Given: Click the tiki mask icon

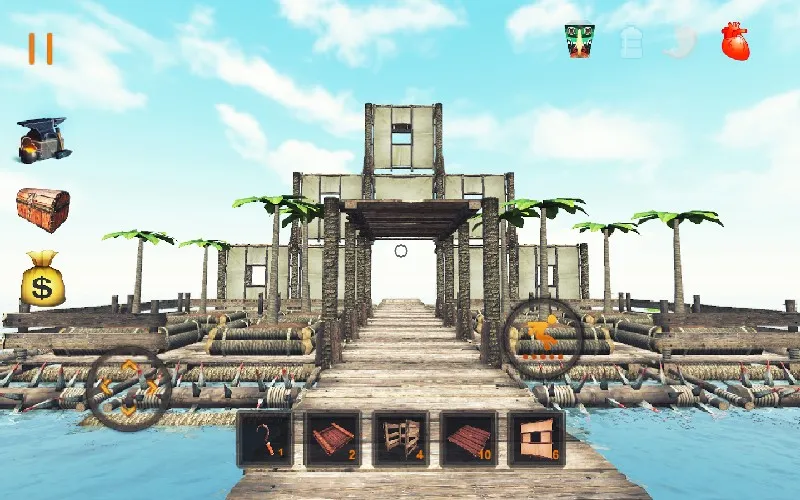Looking at the screenshot, I should pos(579,41).
